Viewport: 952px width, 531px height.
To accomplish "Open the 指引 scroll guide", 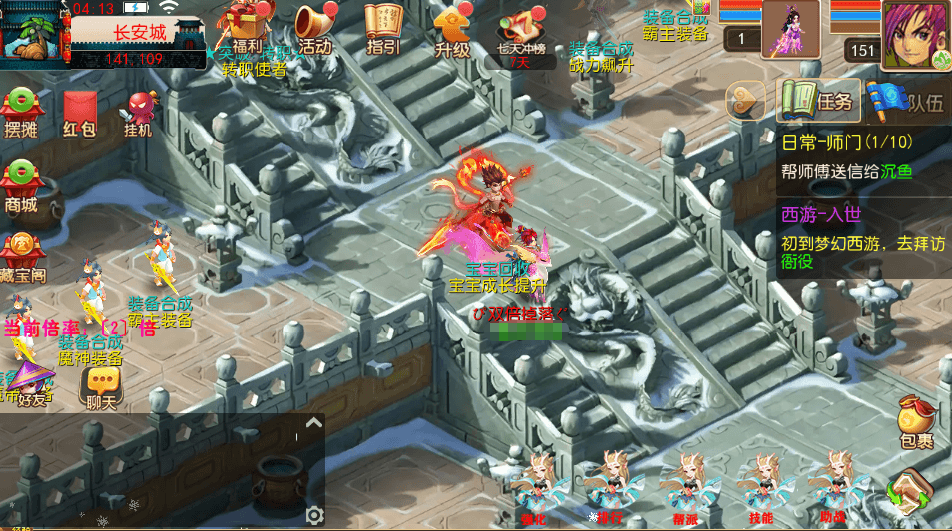I will pos(383,29).
